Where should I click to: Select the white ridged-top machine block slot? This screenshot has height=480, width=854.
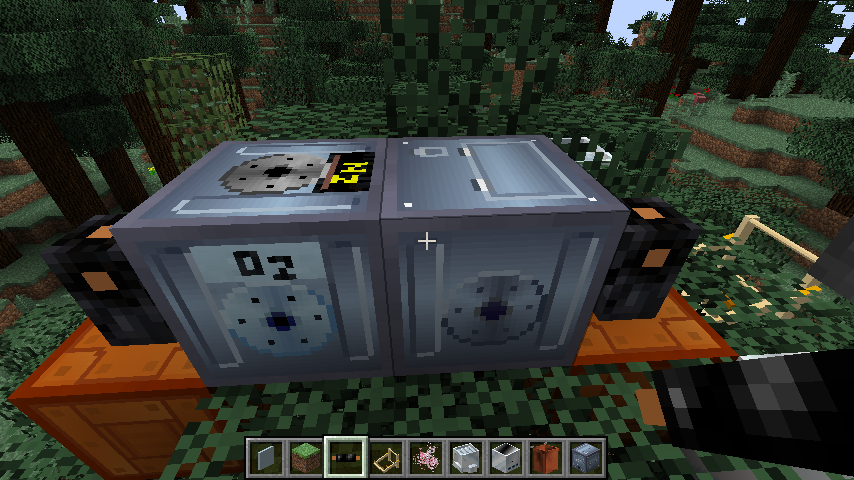[x=466, y=458]
